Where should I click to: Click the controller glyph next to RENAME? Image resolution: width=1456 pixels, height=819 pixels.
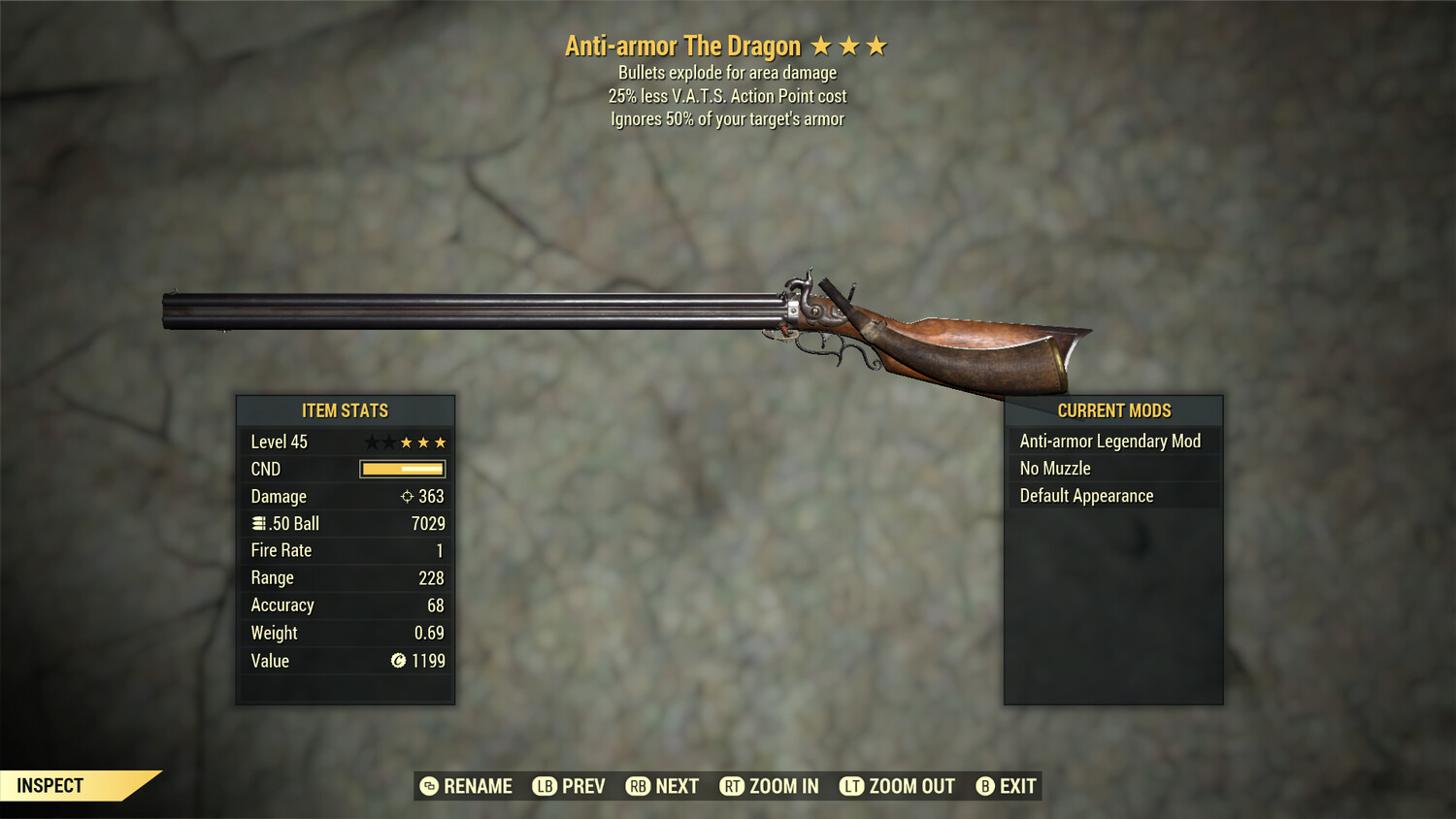tap(428, 786)
